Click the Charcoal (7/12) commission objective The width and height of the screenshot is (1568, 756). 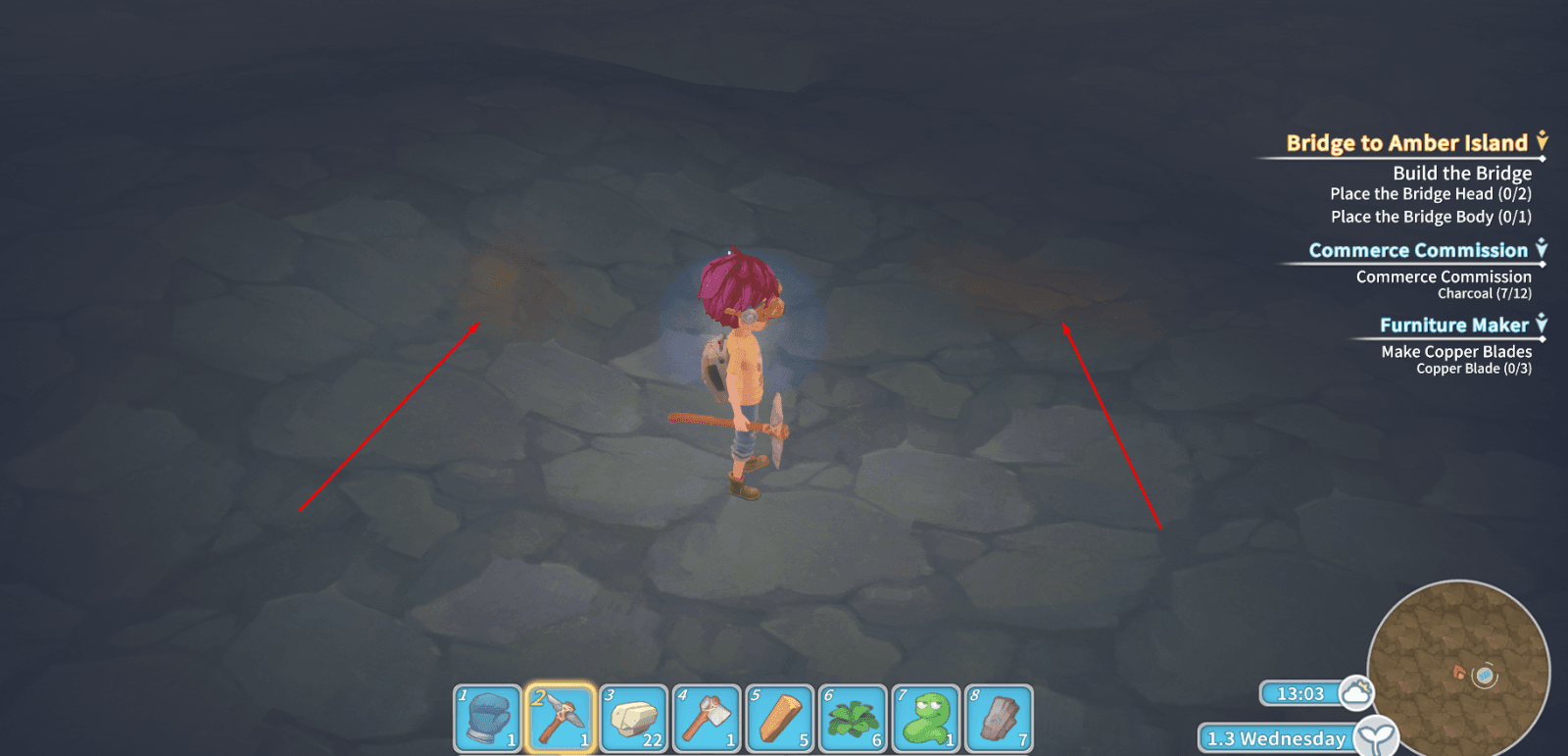pyautogui.click(x=1487, y=293)
